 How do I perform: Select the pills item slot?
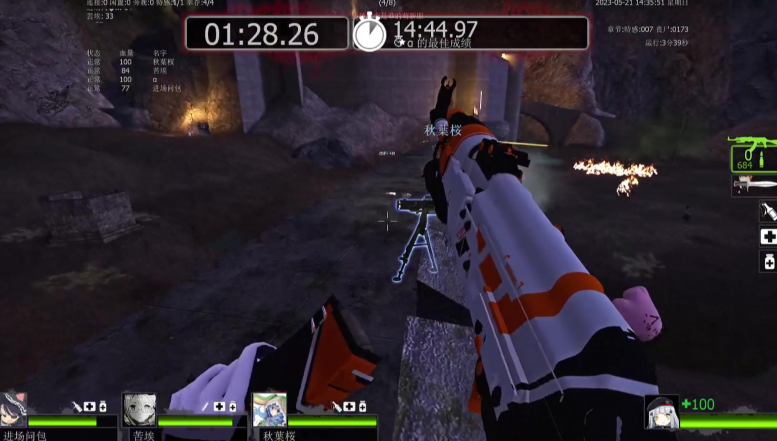768,261
